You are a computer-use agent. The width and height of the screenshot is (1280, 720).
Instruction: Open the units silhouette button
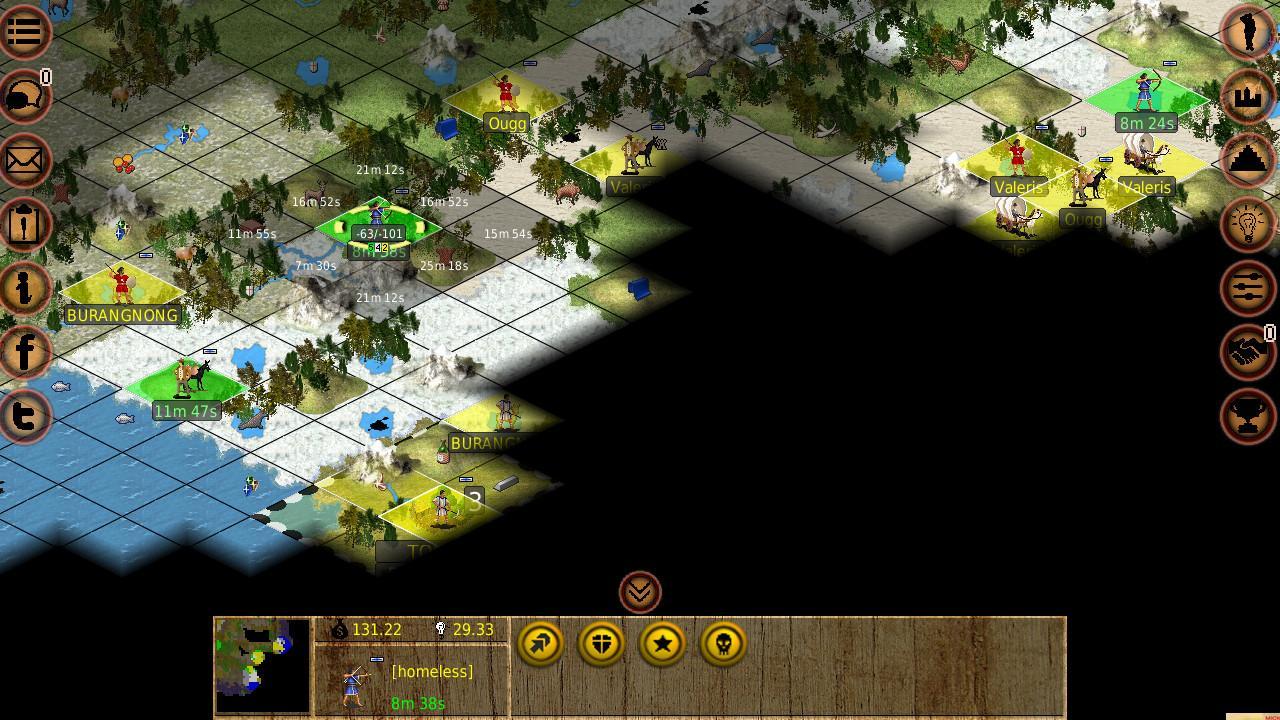[1248, 31]
